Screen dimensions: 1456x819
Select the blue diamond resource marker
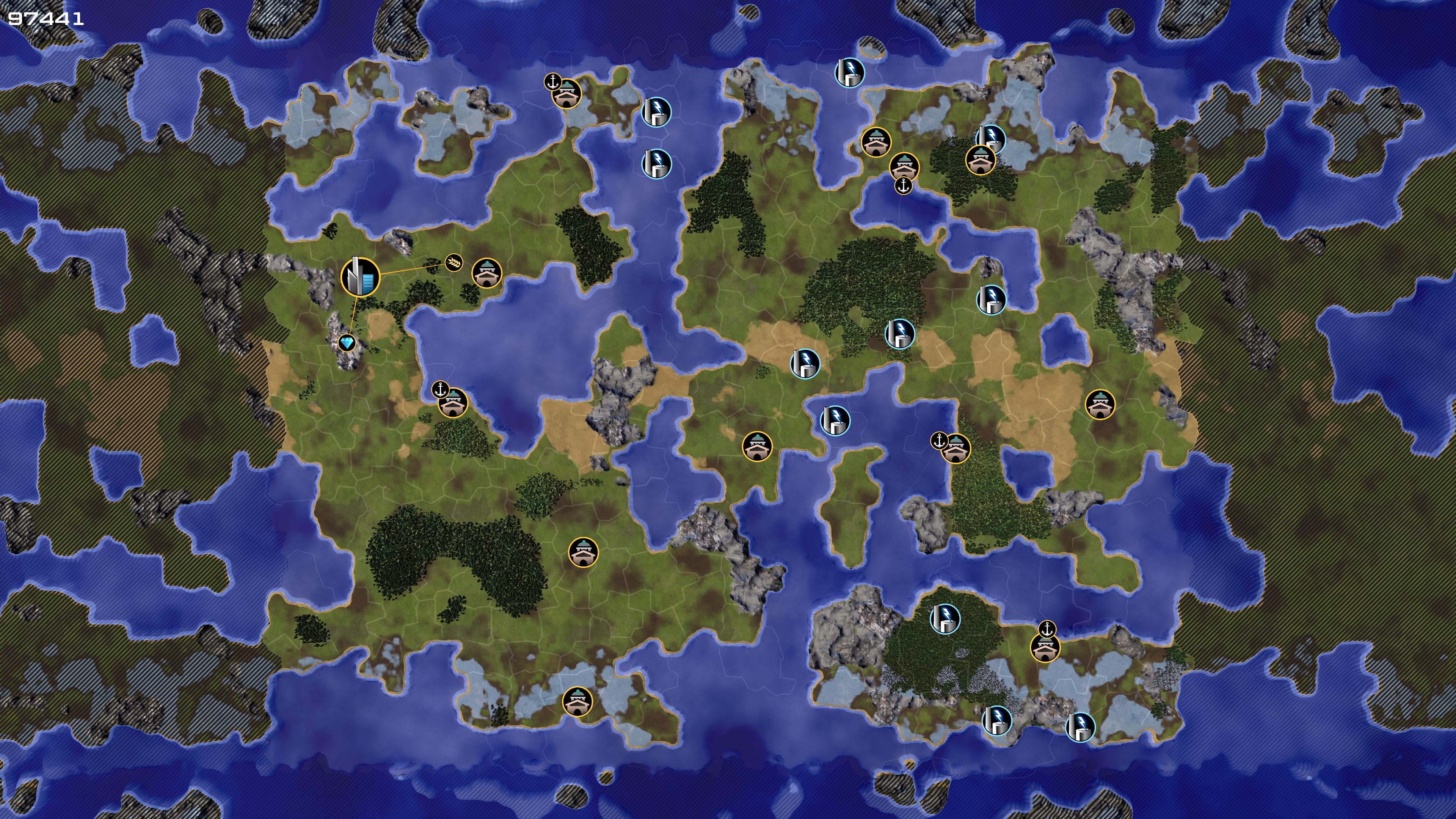click(347, 342)
